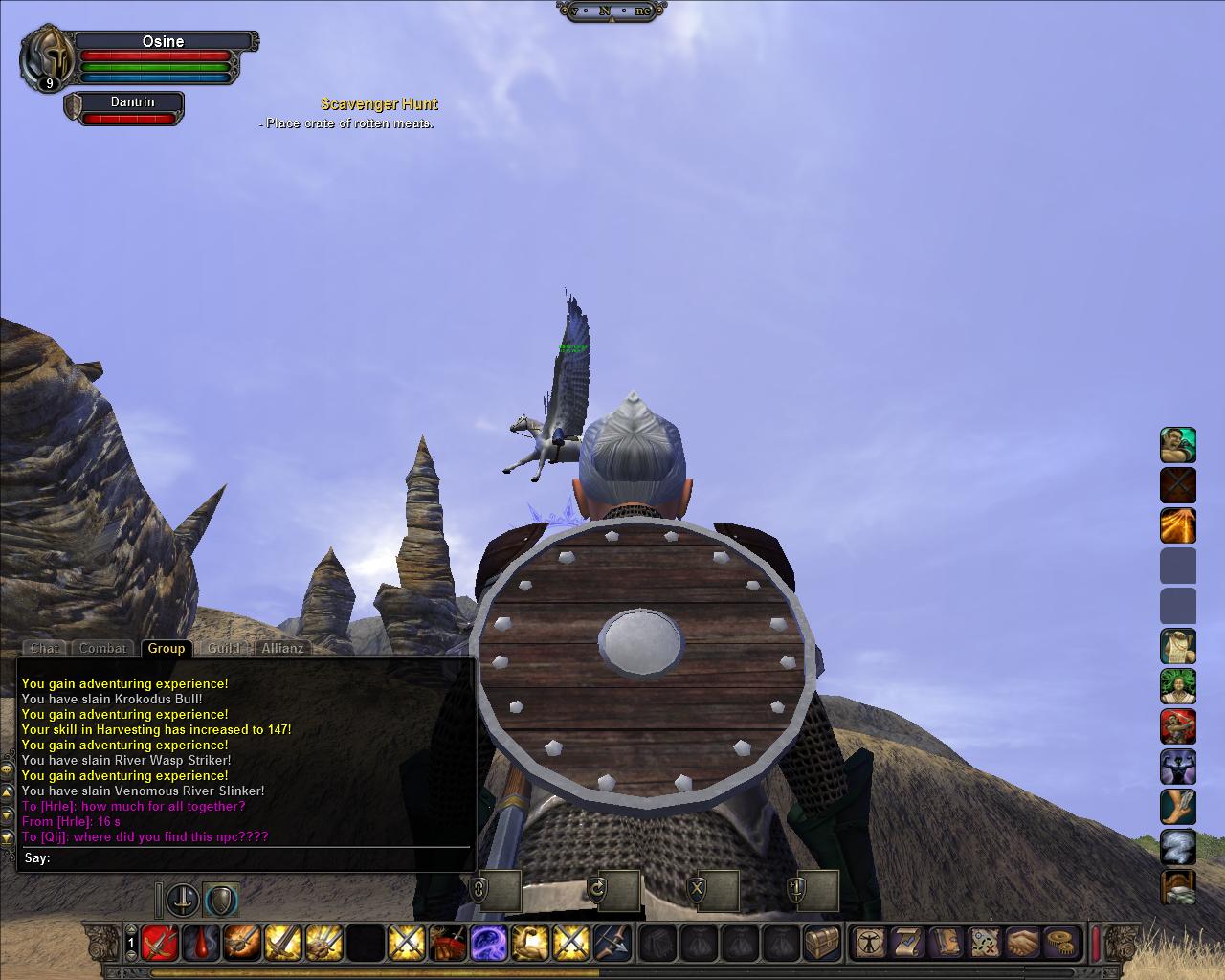Viewport: 1225px width, 980px height.
Task: Open the gears options menu icon
Action: 1059,943
